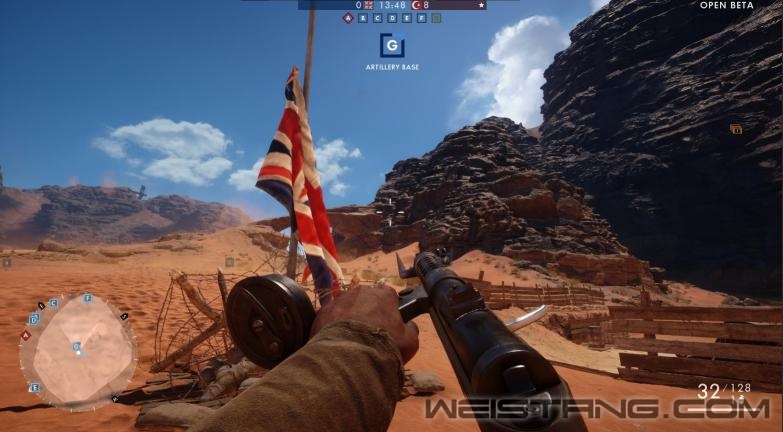Screen dimensions: 783x432
Task: Choose flag B in the top objective row
Action: (x=363, y=18)
